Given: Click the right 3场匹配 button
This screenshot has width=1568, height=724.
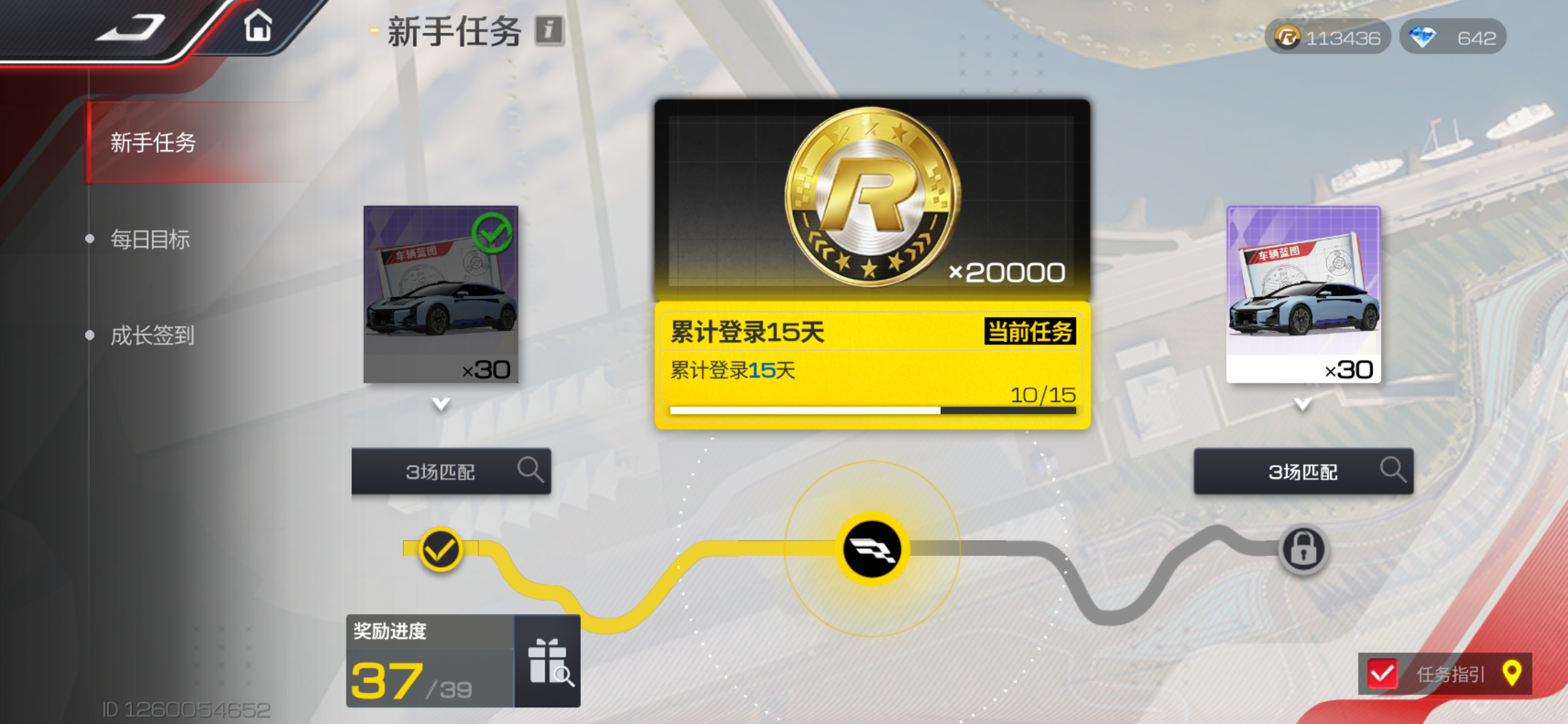Looking at the screenshot, I should tap(1303, 471).
